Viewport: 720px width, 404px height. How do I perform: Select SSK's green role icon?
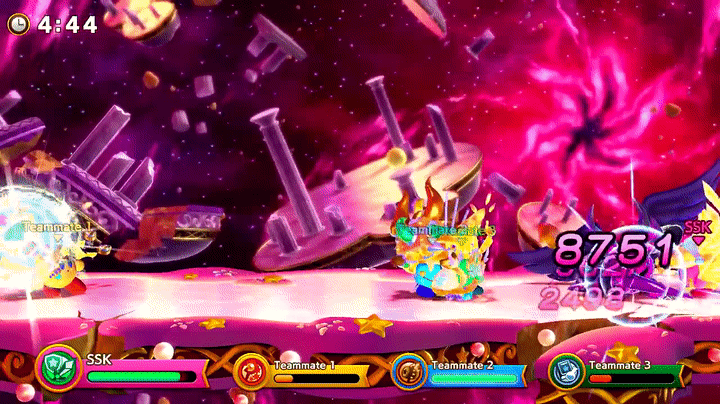(x=58, y=367)
